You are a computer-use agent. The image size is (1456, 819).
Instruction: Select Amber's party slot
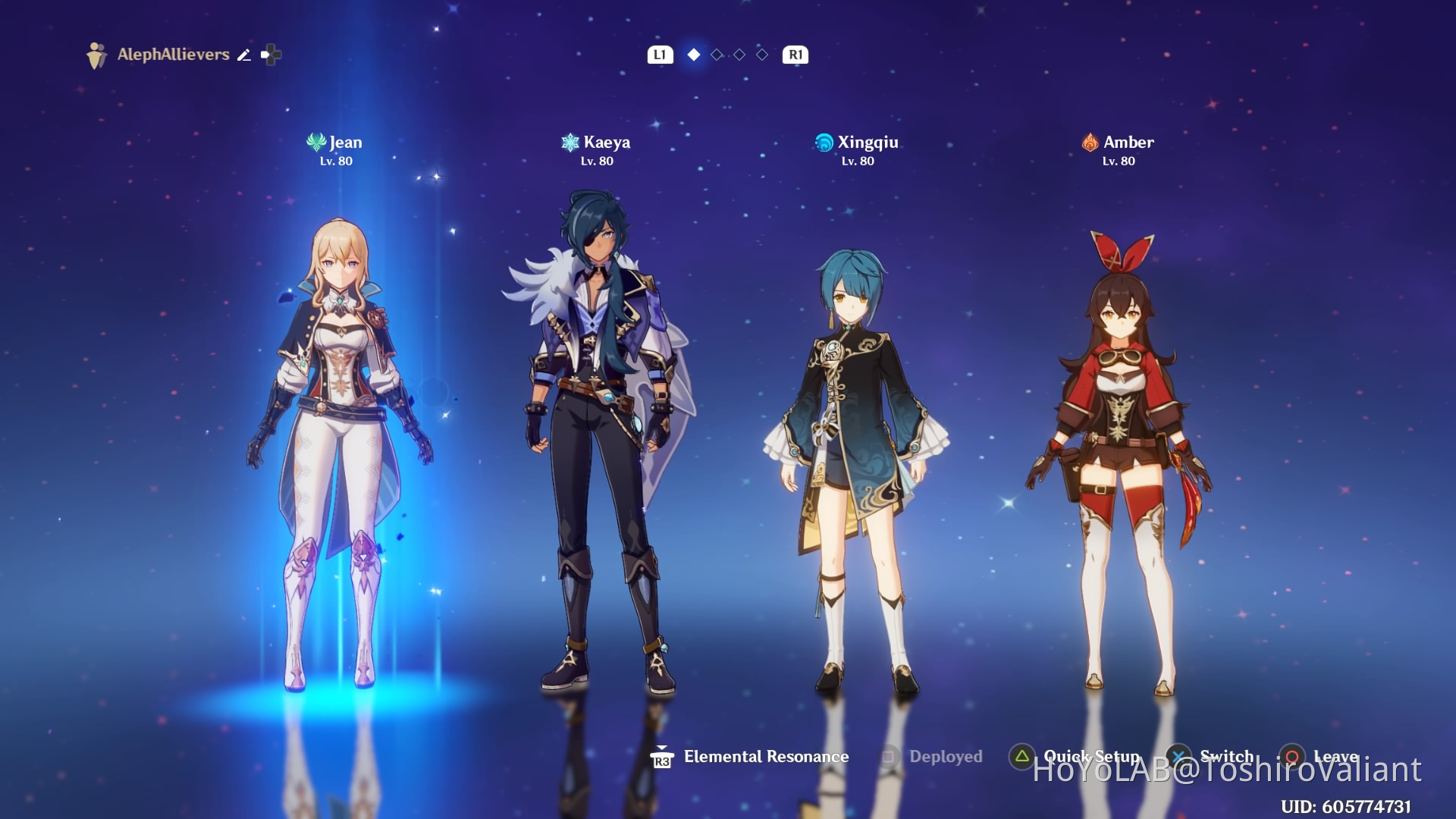pyautogui.click(x=1119, y=455)
